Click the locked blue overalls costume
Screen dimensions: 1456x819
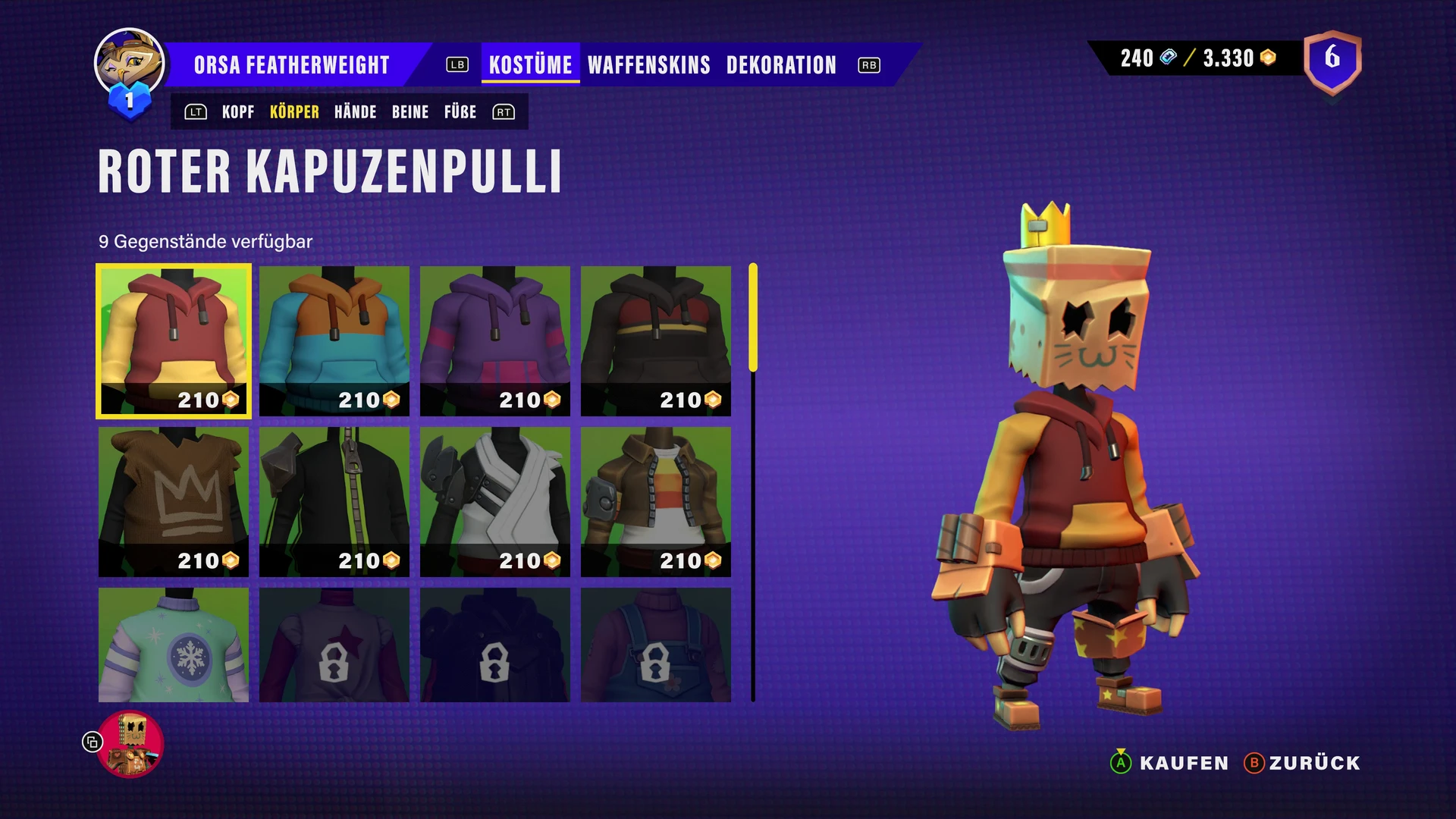point(656,645)
